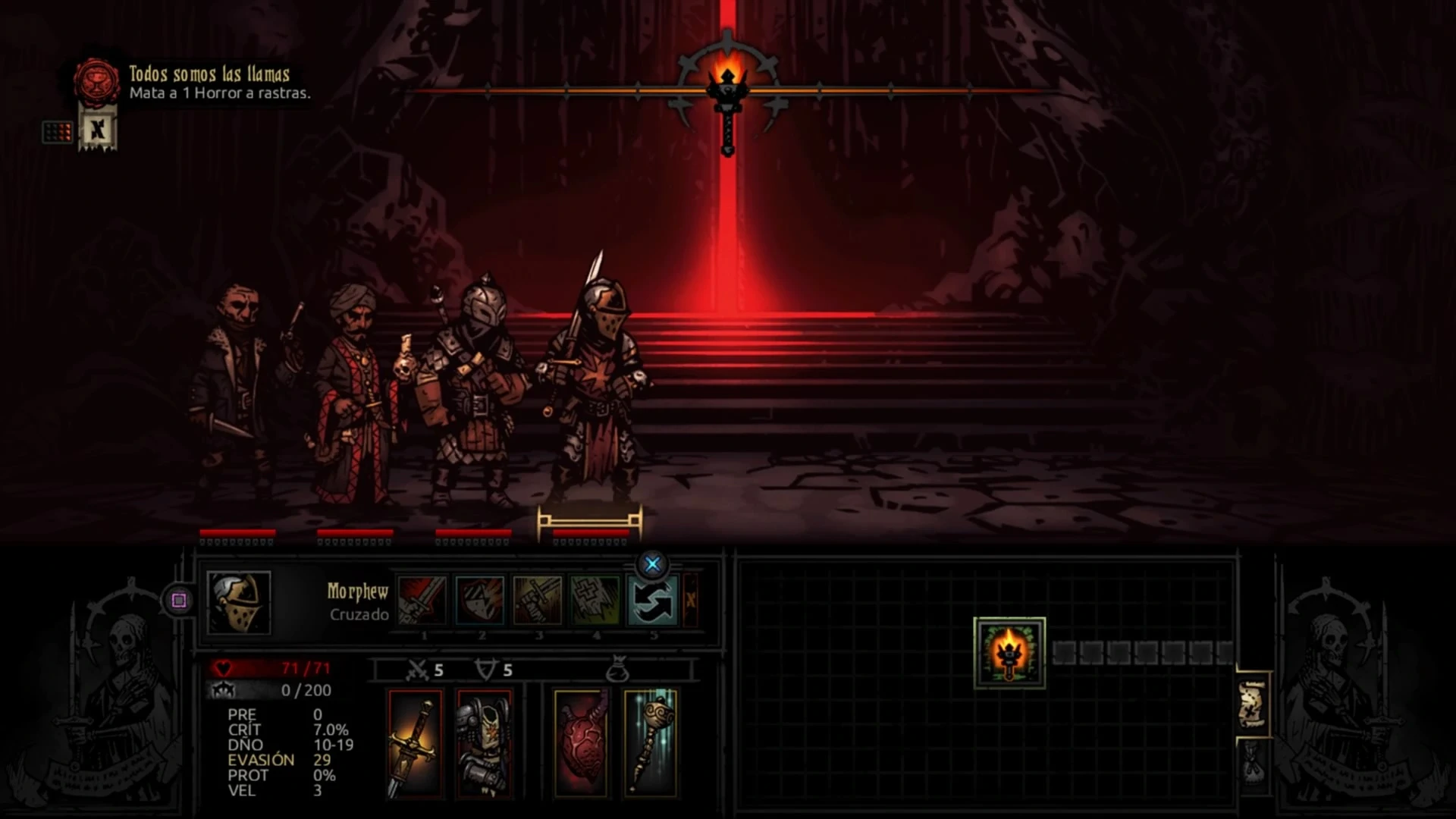Image resolution: width=1456 pixels, height=819 pixels.
Task: Select the equipped sword weapon slot
Action: [x=415, y=743]
